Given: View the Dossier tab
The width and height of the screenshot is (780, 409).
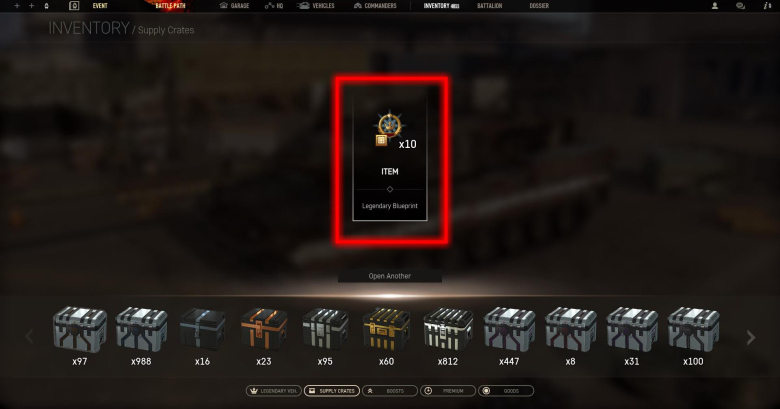Looking at the screenshot, I should tap(540, 6).
